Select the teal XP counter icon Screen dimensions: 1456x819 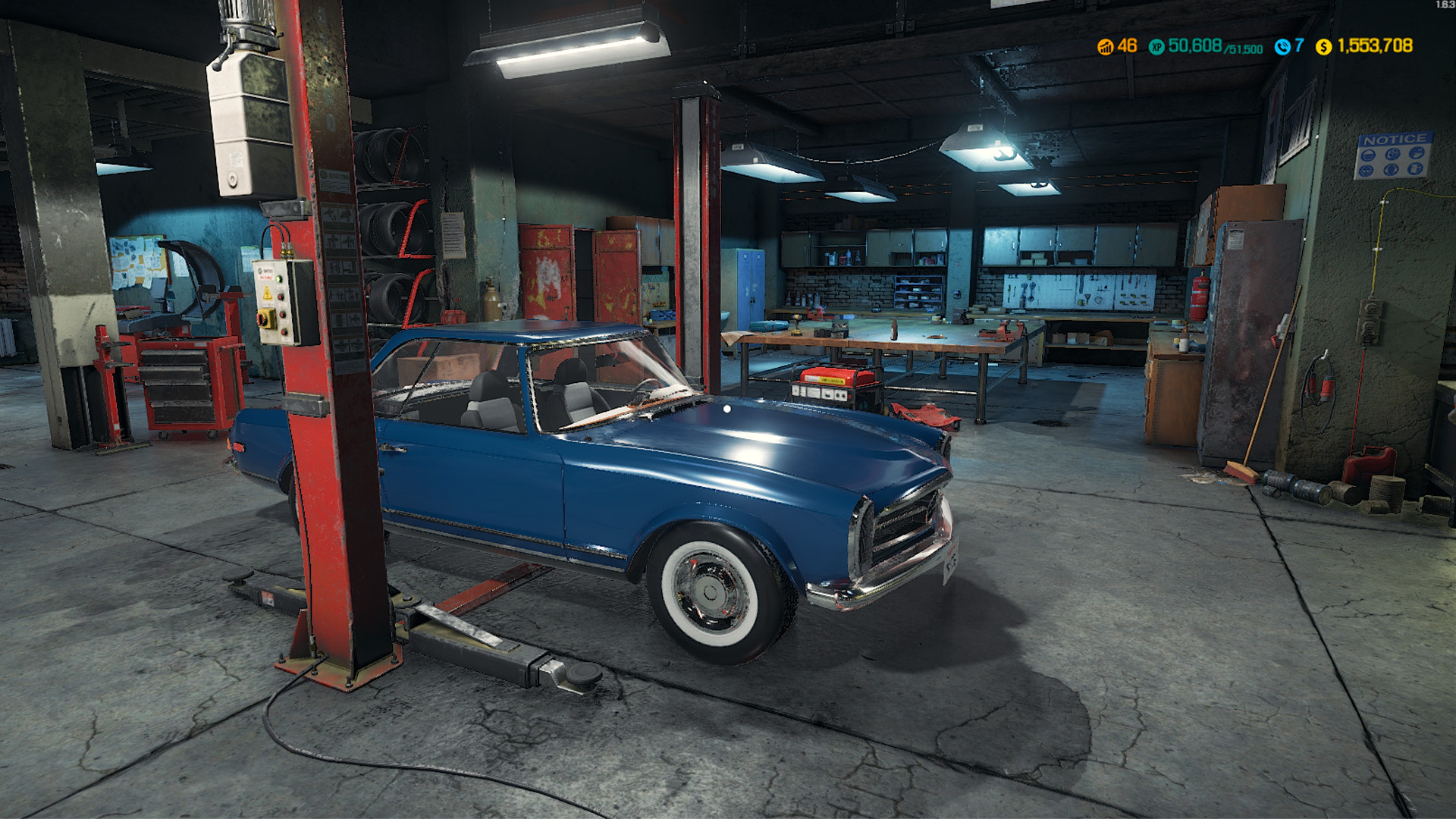pyautogui.click(x=1156, y=46)
